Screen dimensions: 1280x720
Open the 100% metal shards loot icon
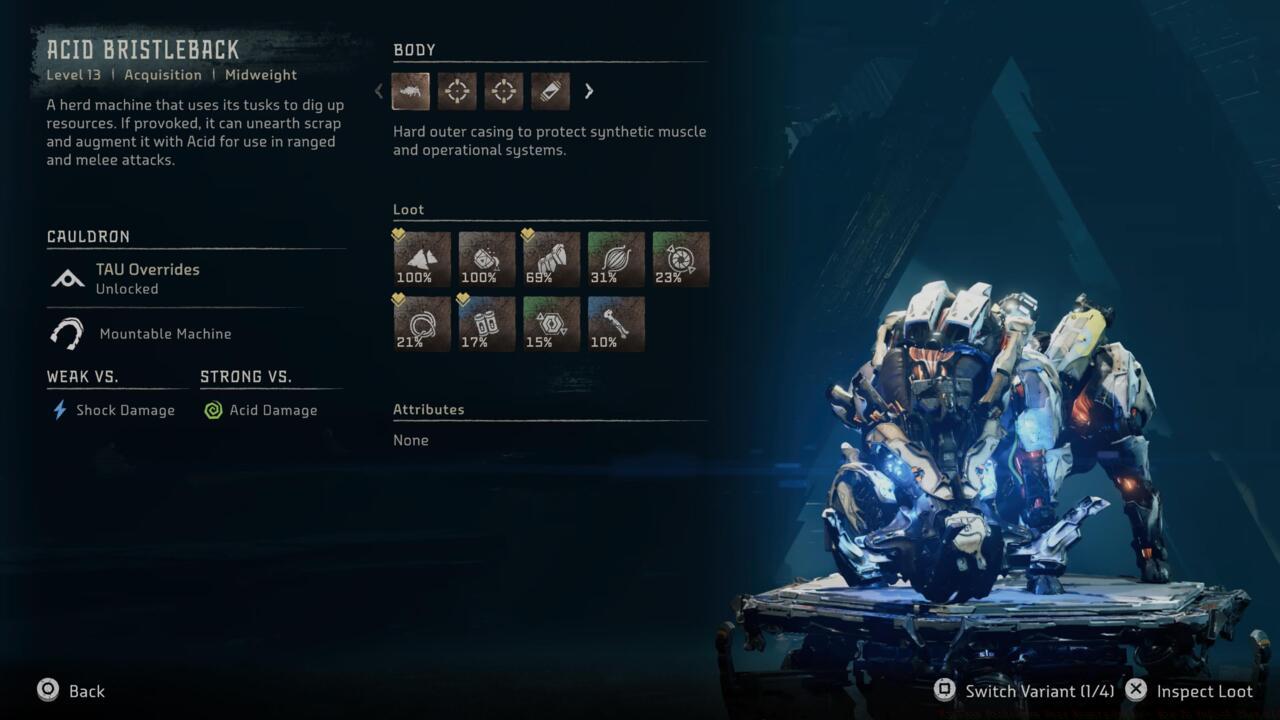[420, 258]
